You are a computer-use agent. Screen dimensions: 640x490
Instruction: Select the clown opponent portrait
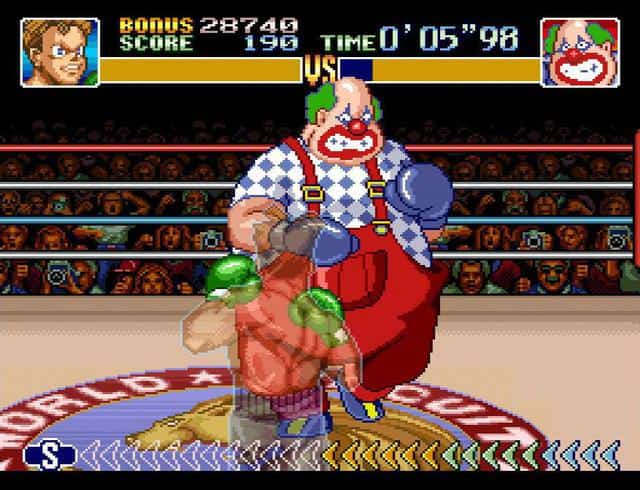point(579,52)
